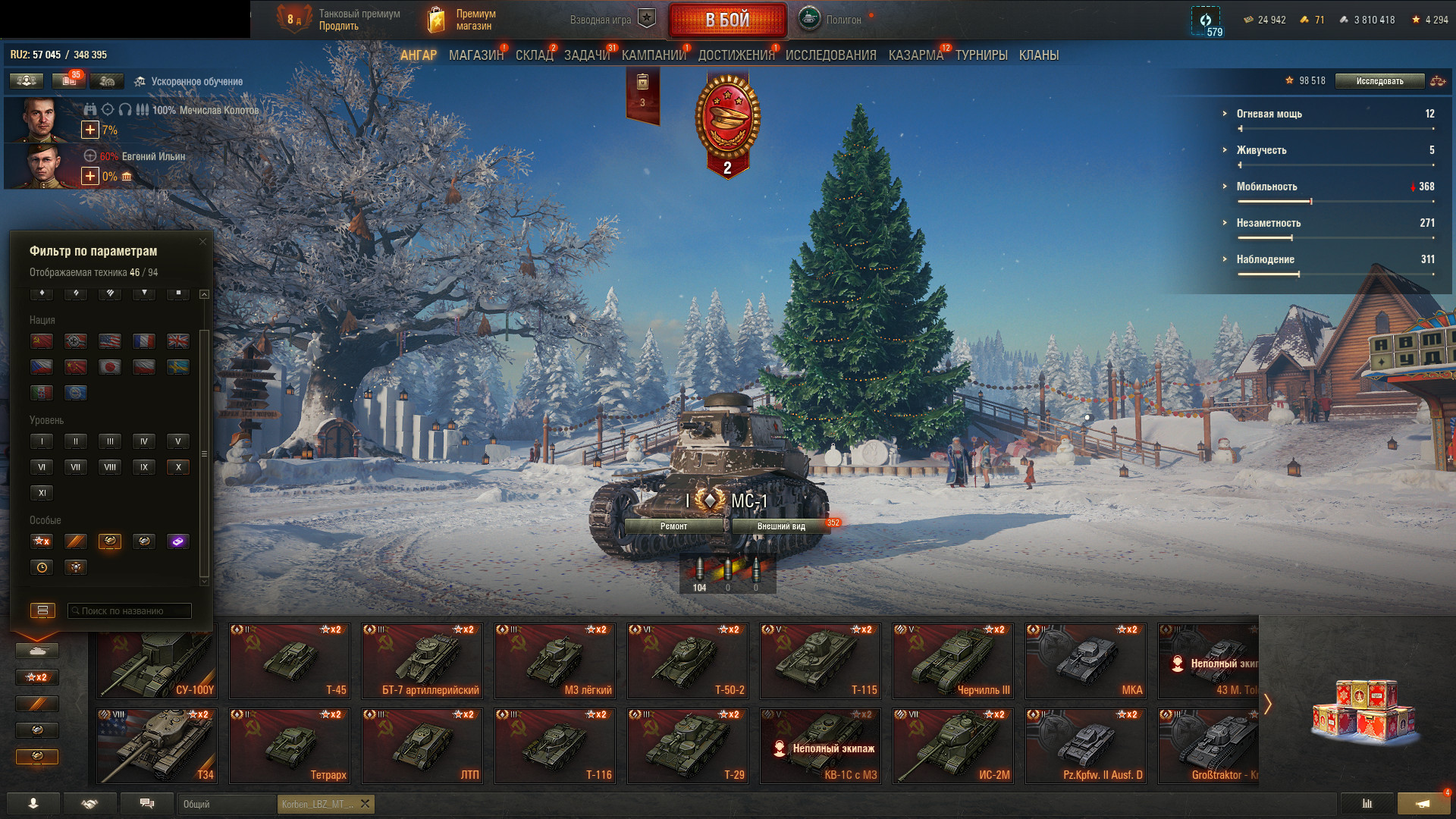Close the Korben_LBZ_MT chat tab
This screenshot has width=1456, height=819.
point(365,804)
